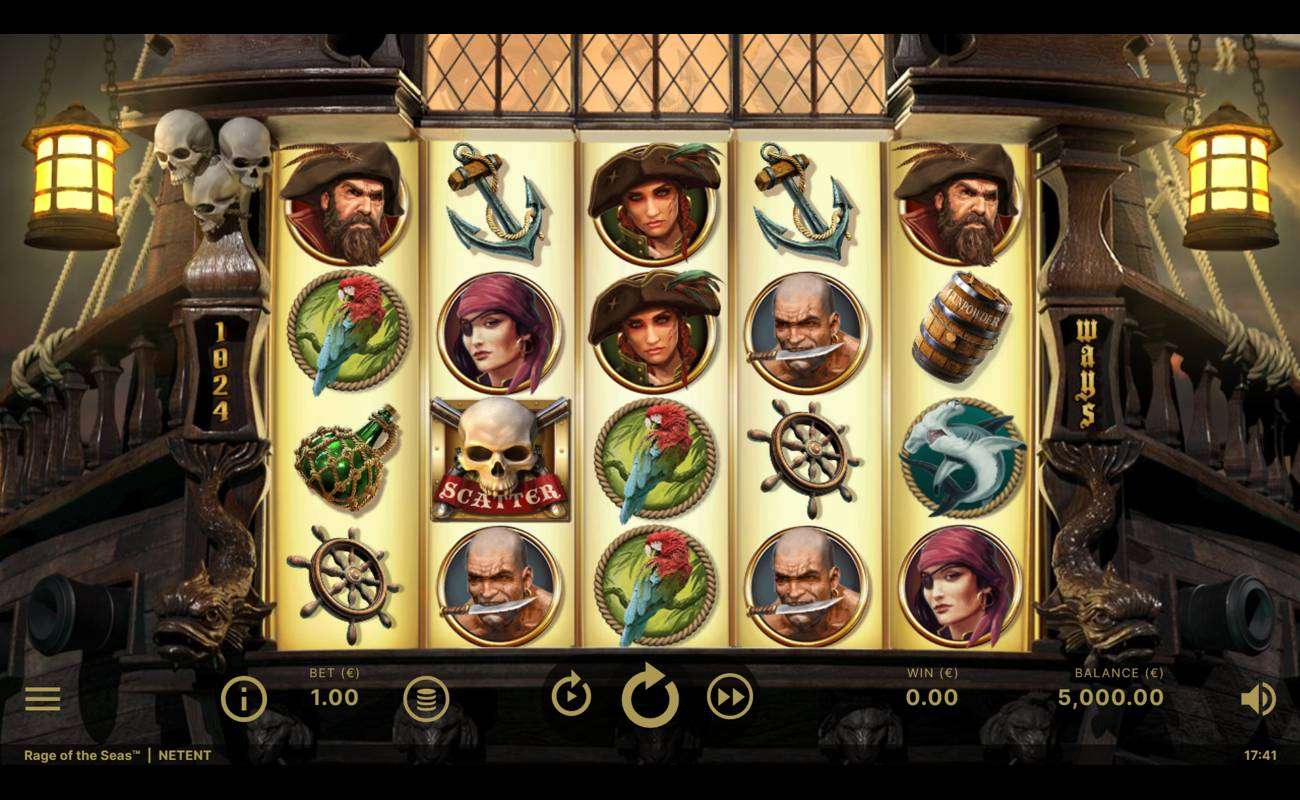Mute the game sound via speaker icon

point(1259,697)
